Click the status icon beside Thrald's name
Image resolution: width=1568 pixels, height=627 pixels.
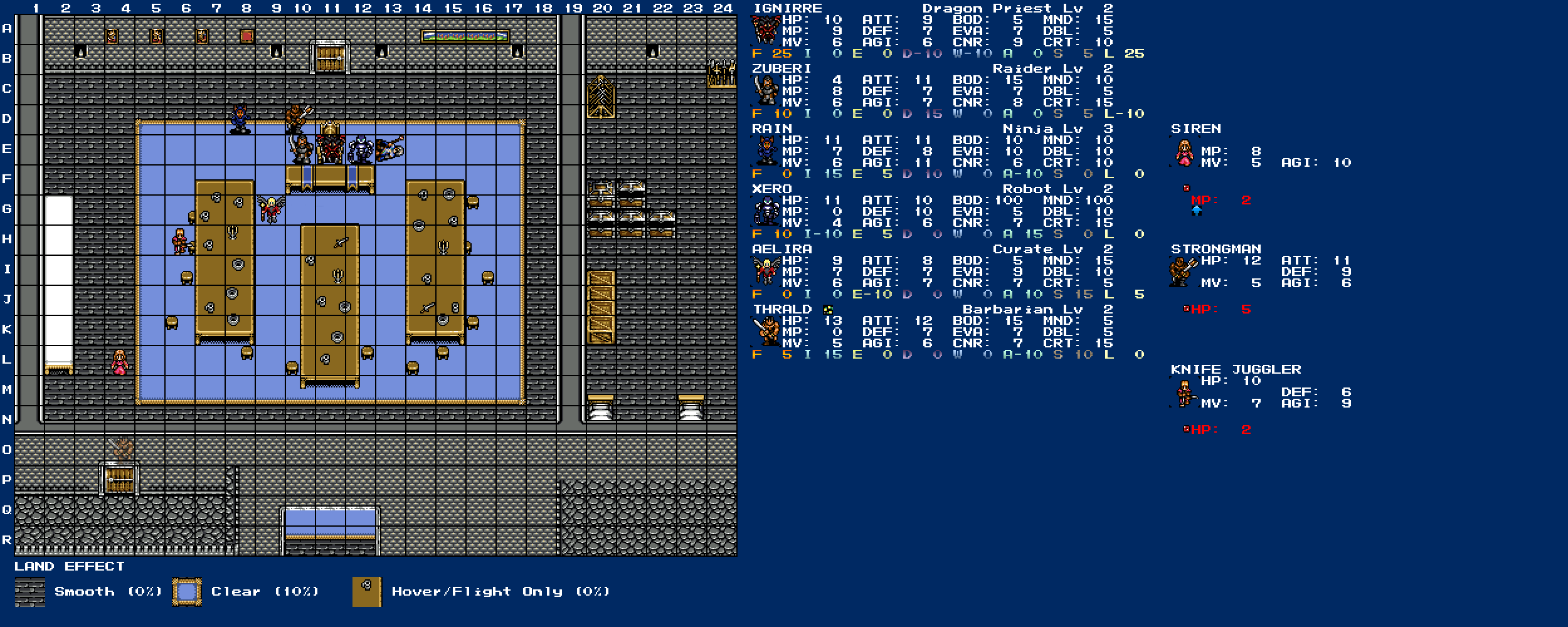coord(828,309)
